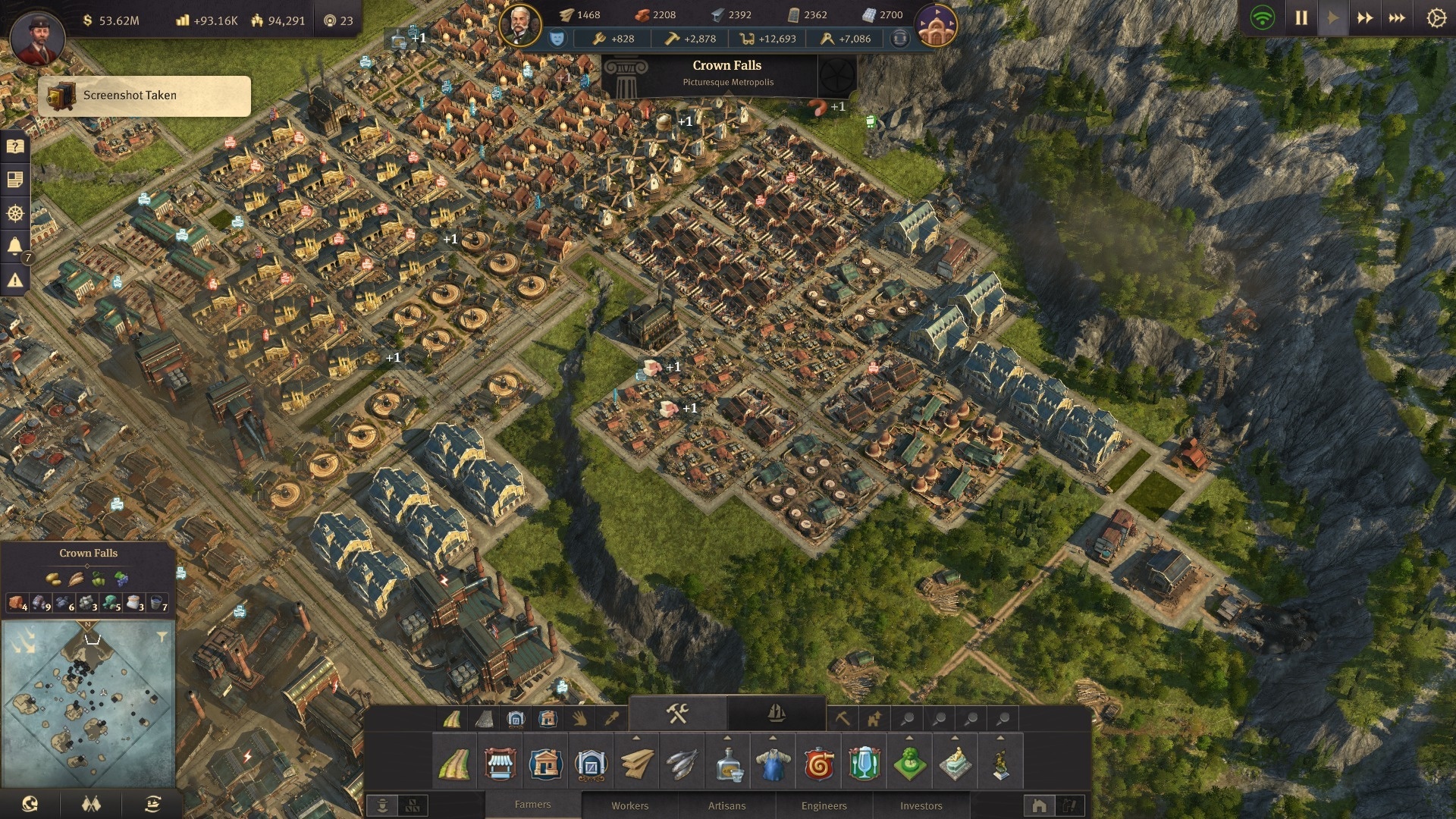
Task: Open the notifications bell
Action: click(x=14, y=246)
